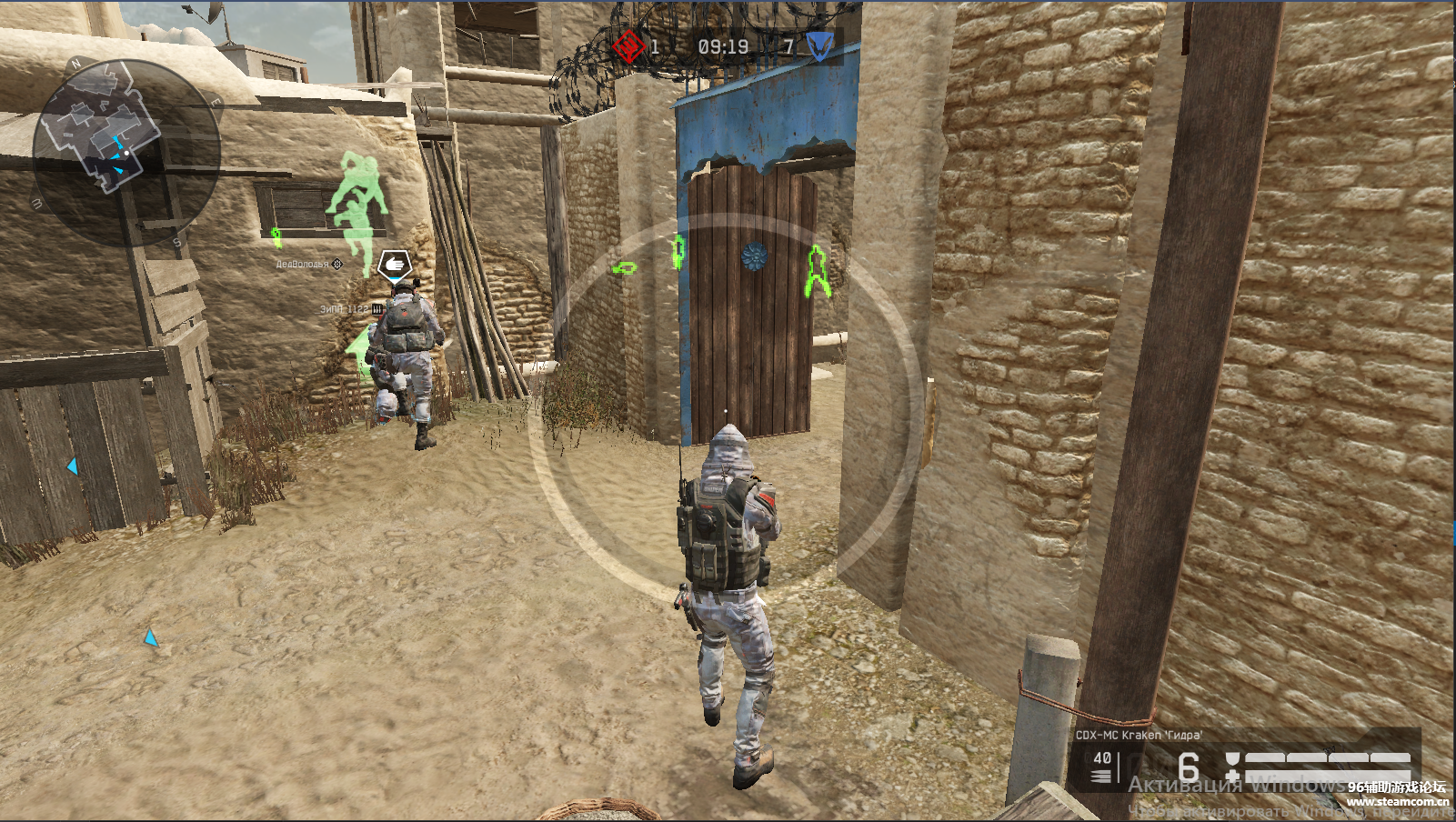Toggle the small green marker on the left wall
1456x822 pixels.
click(276, 236)
